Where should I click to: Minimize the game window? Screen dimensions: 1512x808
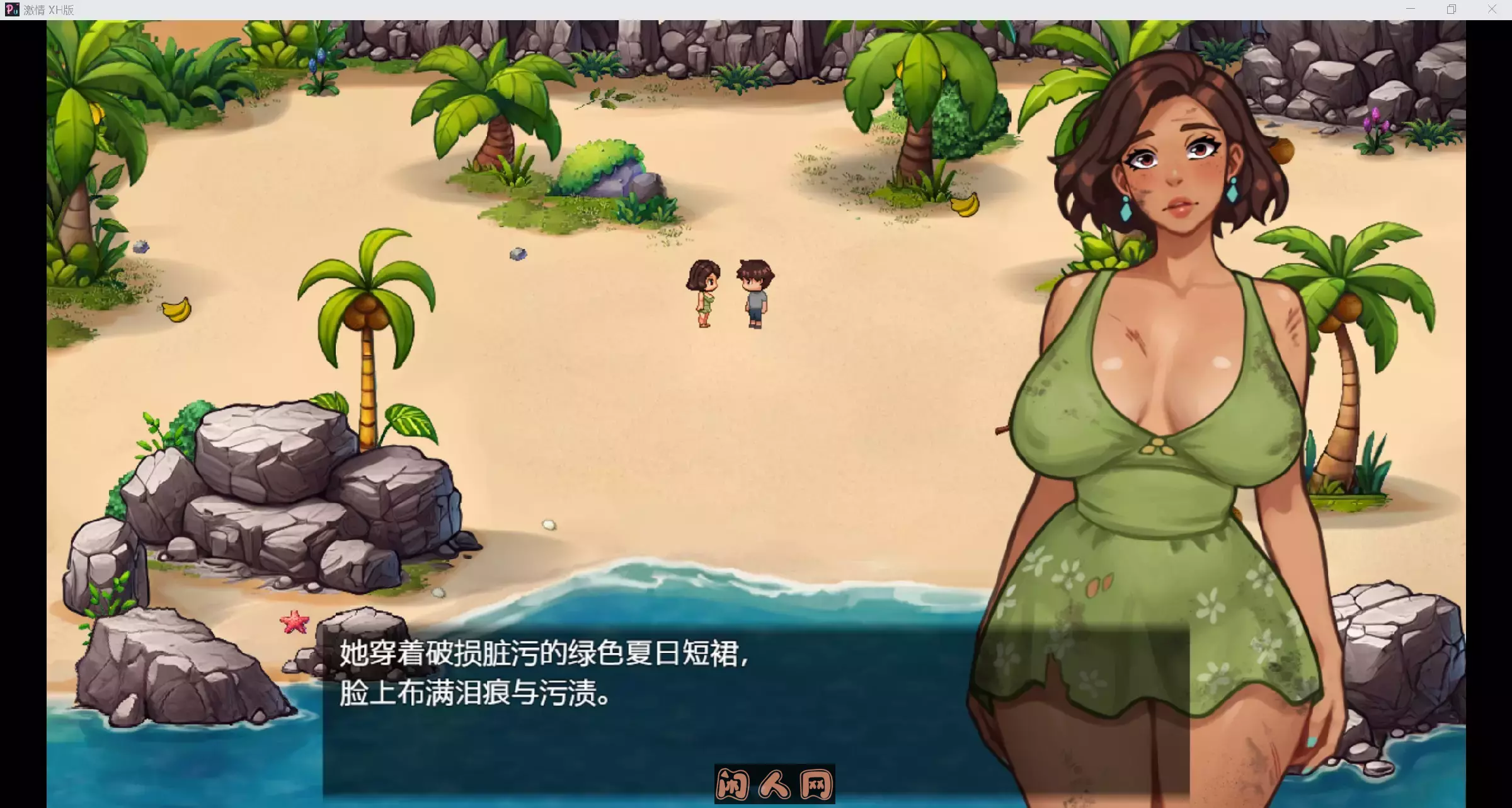[1409, 9]
